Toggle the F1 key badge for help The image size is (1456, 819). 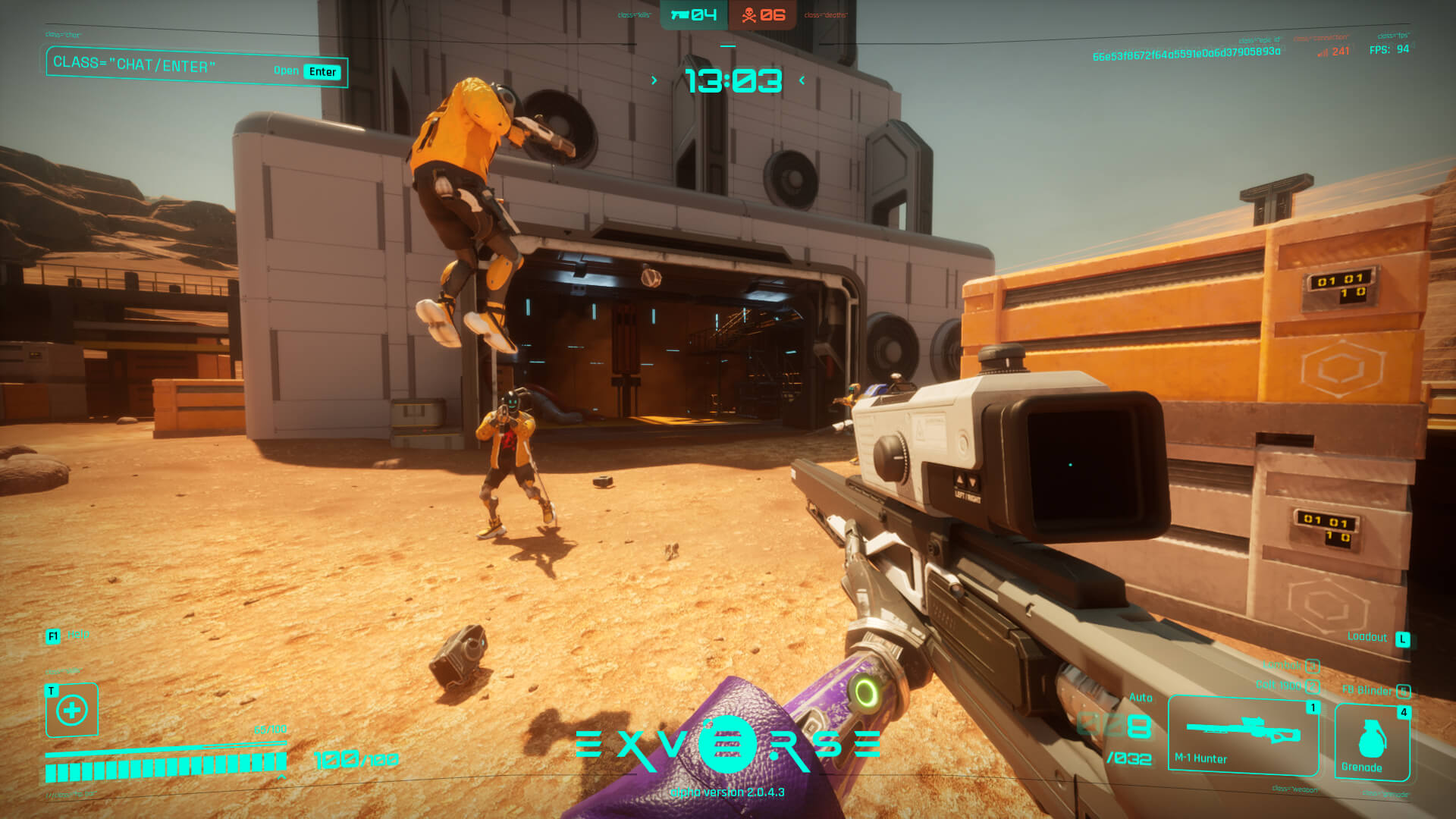click(52, 637)
